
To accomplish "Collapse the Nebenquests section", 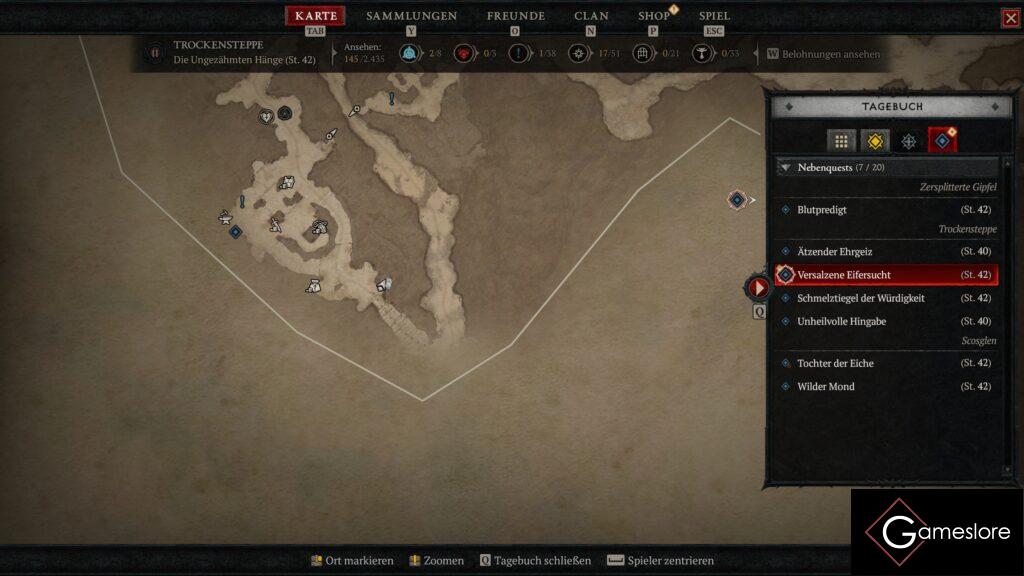I will coord(786,168).
